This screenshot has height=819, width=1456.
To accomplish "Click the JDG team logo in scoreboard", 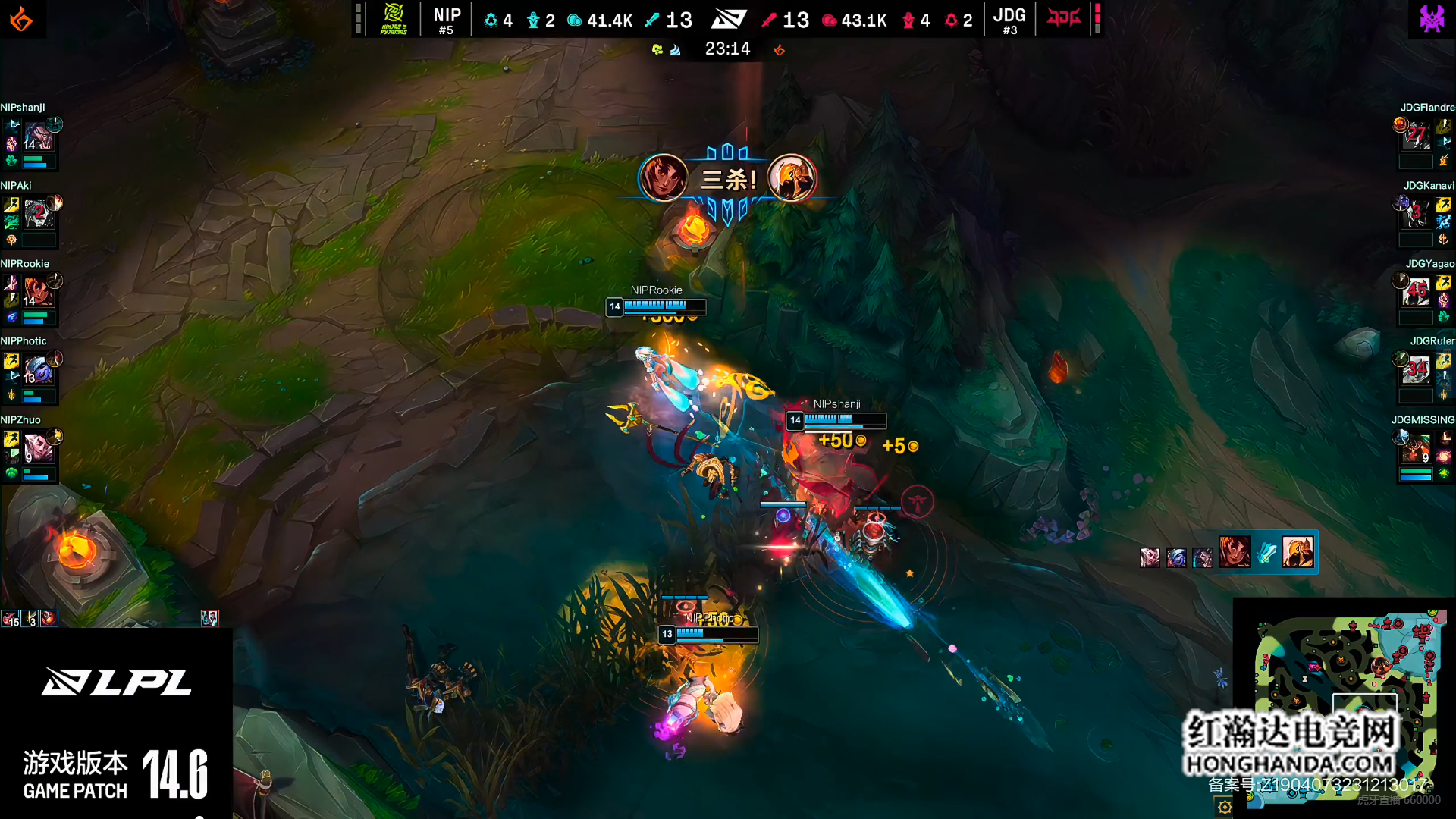I will coord(1063,18).
